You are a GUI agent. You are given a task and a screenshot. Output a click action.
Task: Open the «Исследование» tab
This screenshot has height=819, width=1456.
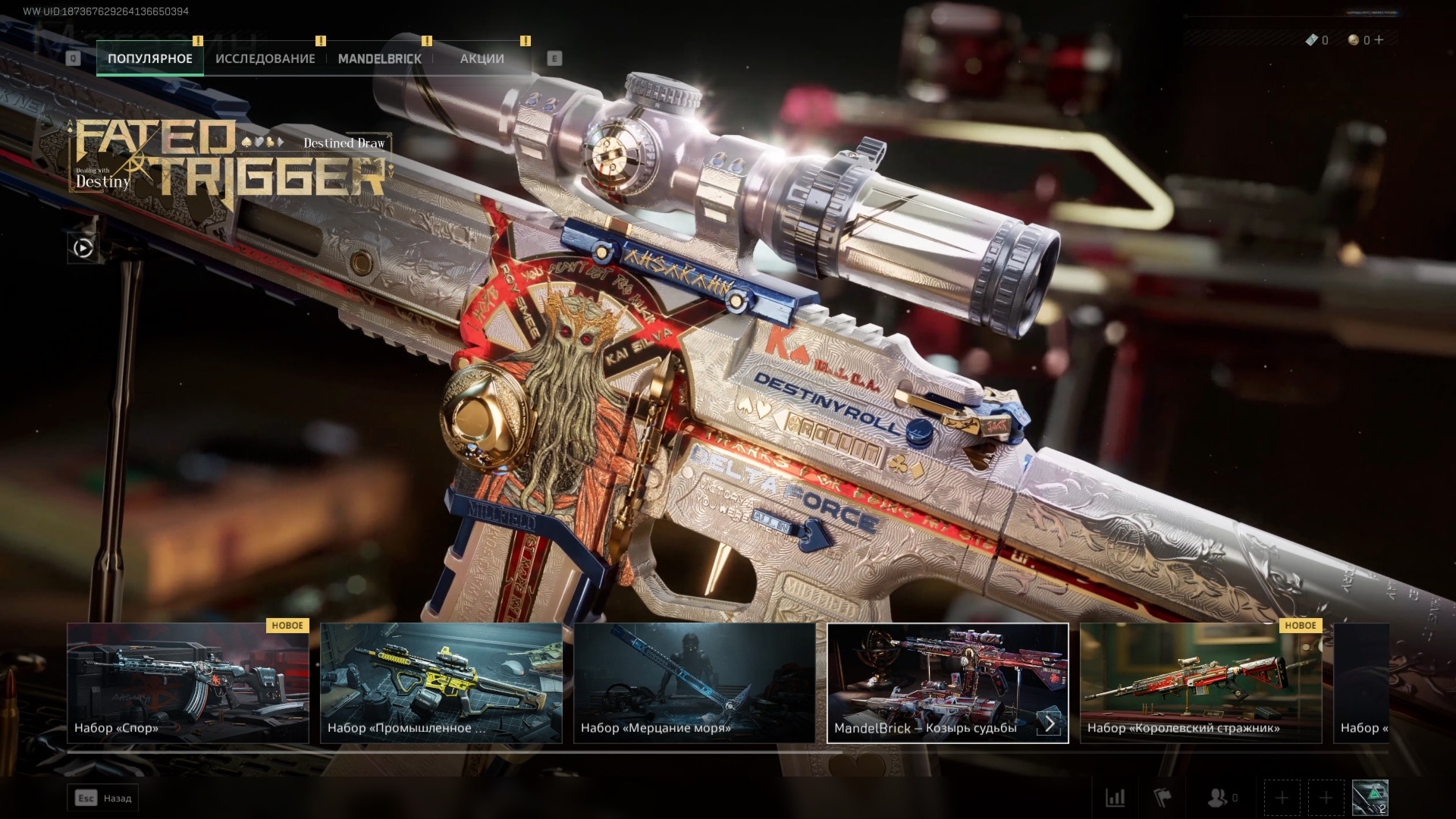265,58
